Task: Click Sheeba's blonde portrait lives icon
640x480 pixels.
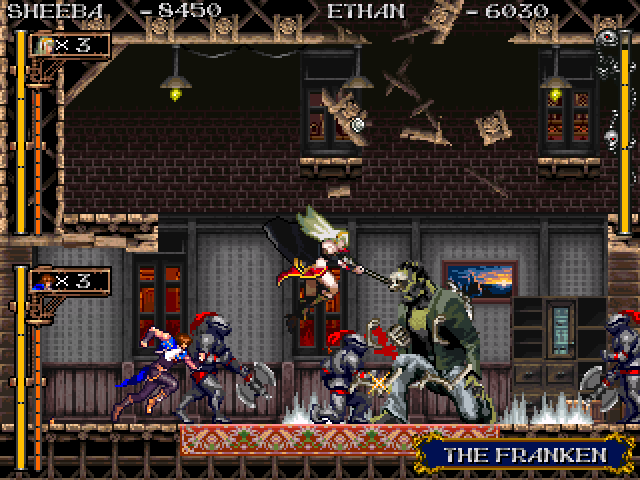Action: [42, 45]
